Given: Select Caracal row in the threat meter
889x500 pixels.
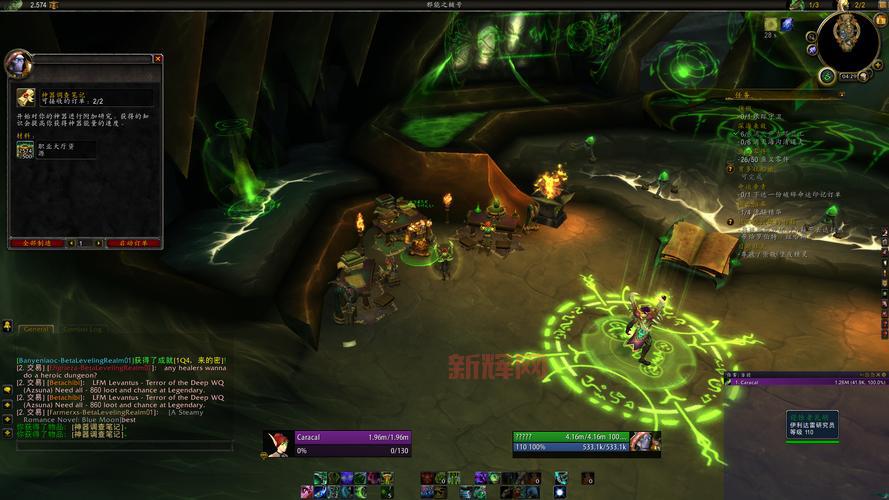Looking at the screenshot, I should point(806,382).
